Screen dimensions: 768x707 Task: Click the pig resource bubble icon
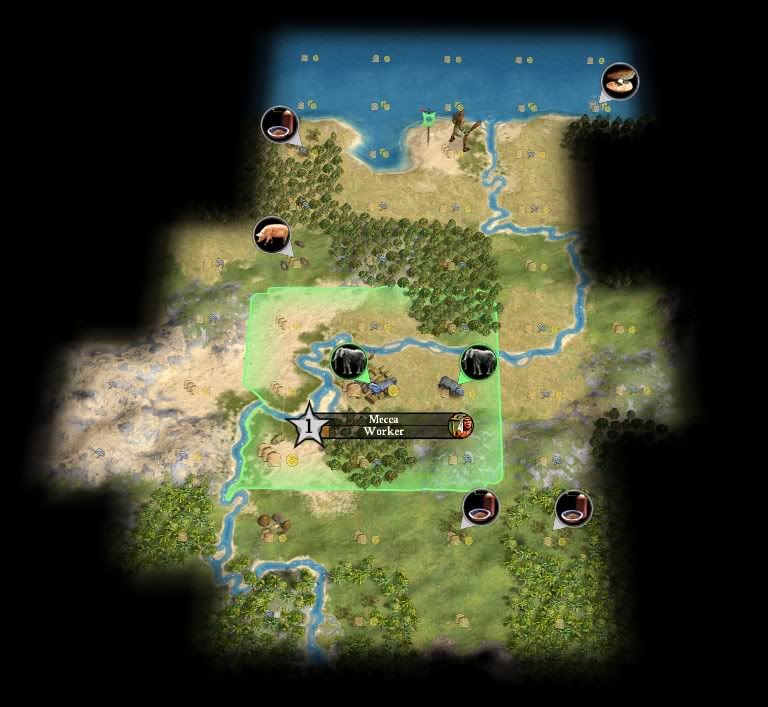[272, 235]
